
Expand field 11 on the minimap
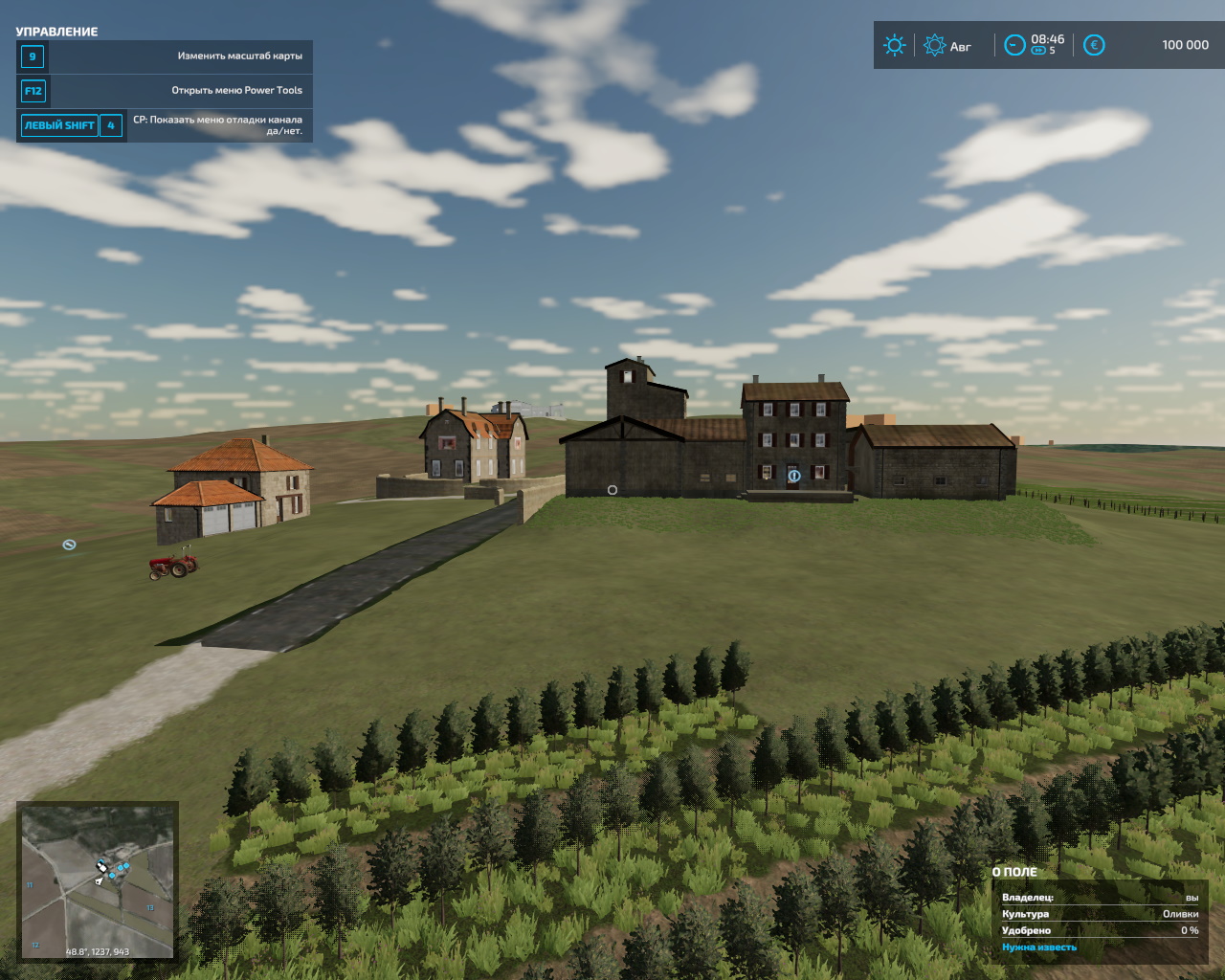tap(28, 883)
